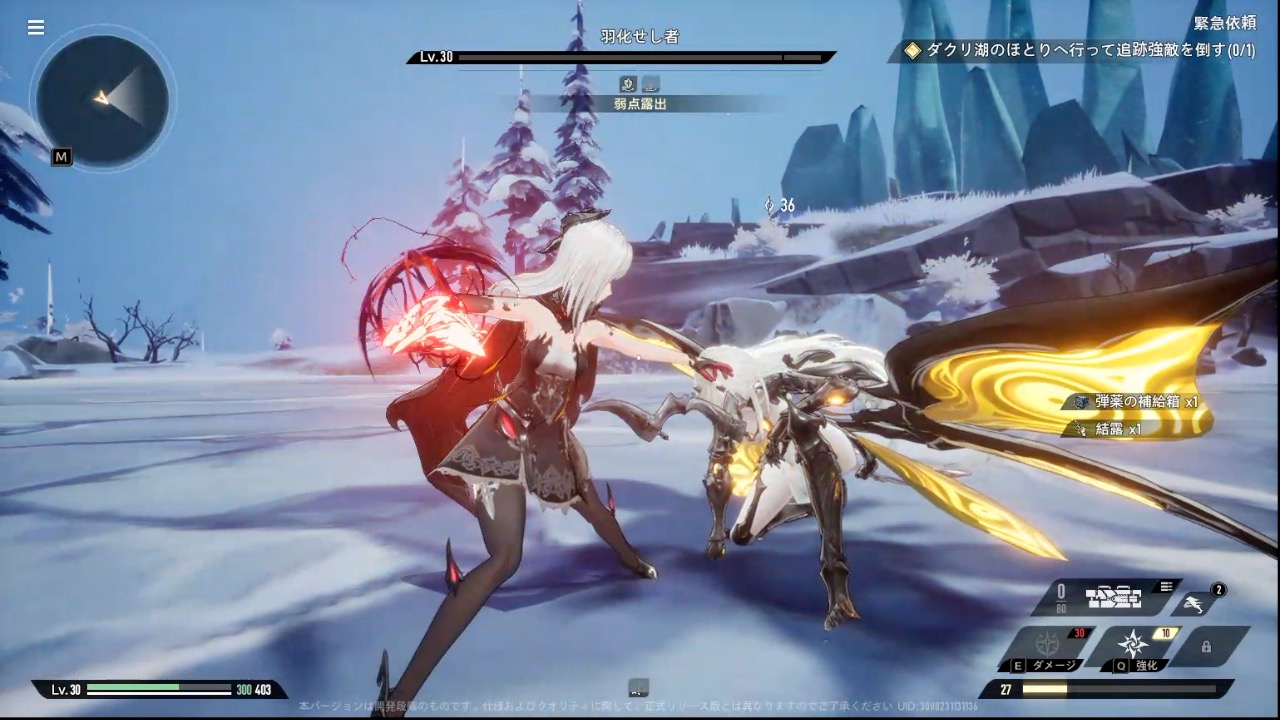
Task: Click the ultimate energy gauge showing 27
Action: (x=1111, y=688)
